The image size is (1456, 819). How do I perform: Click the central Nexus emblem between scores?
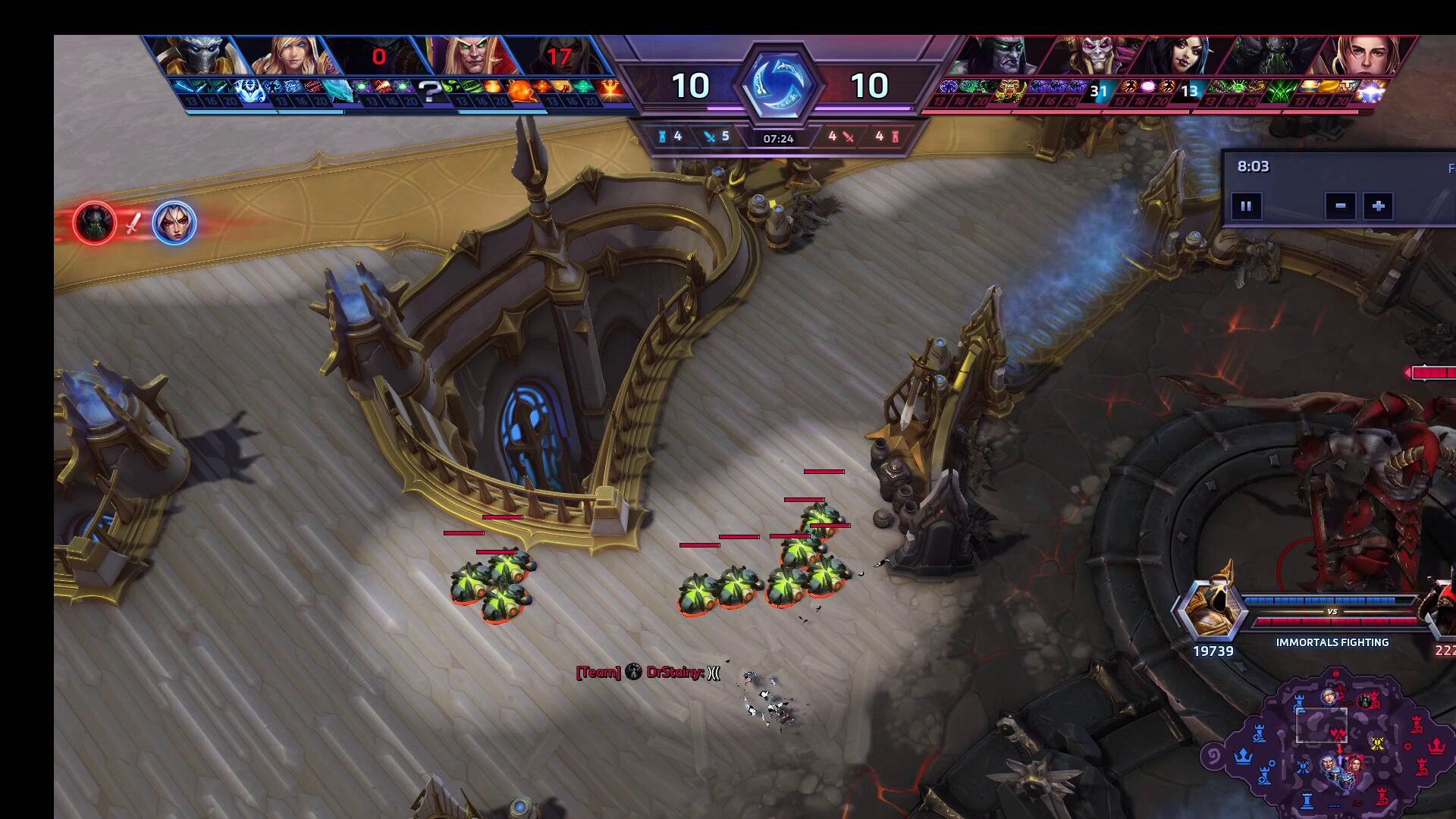pos(778,85)
